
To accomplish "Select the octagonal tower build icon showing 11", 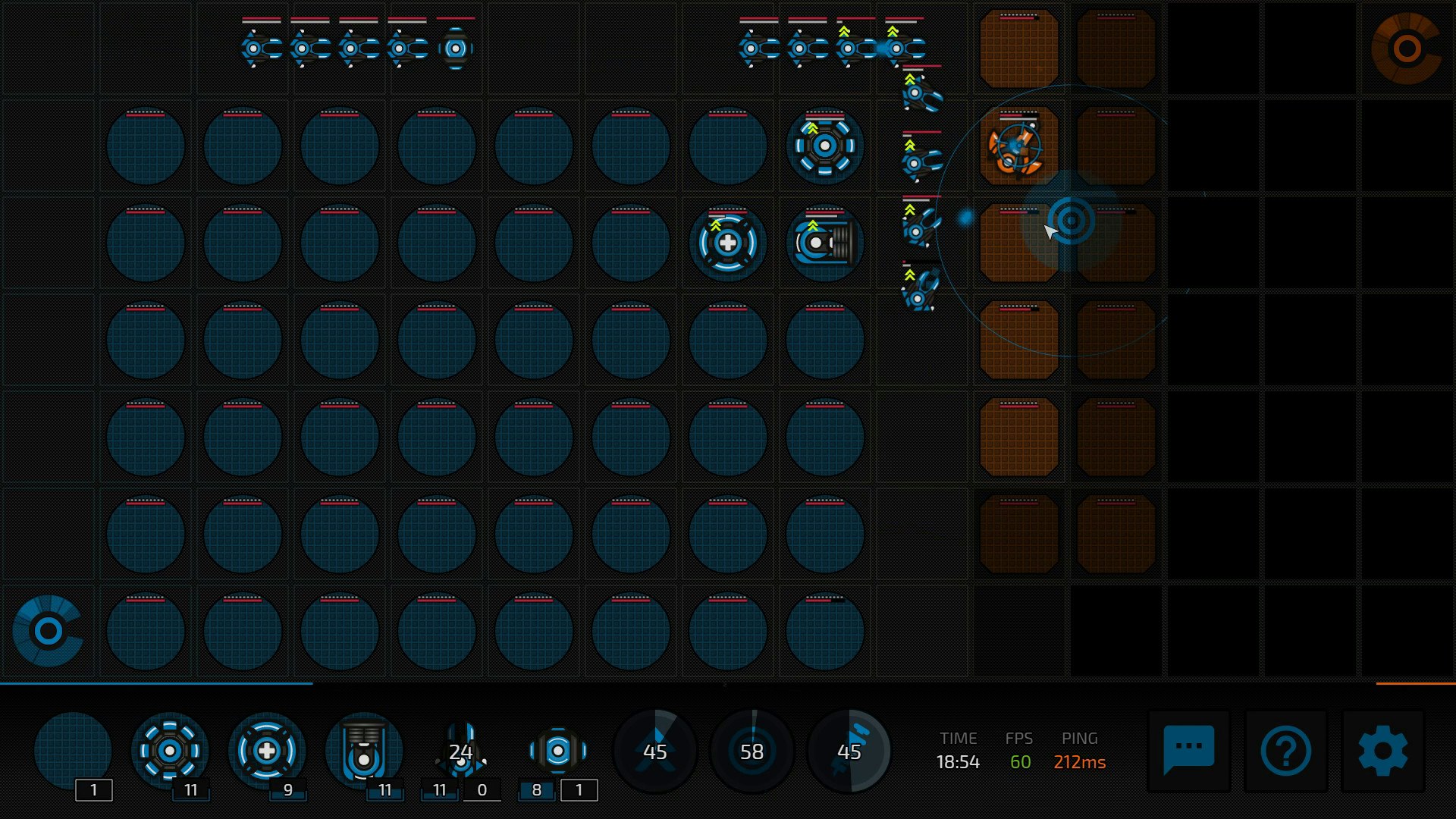I will pos(168,751).
